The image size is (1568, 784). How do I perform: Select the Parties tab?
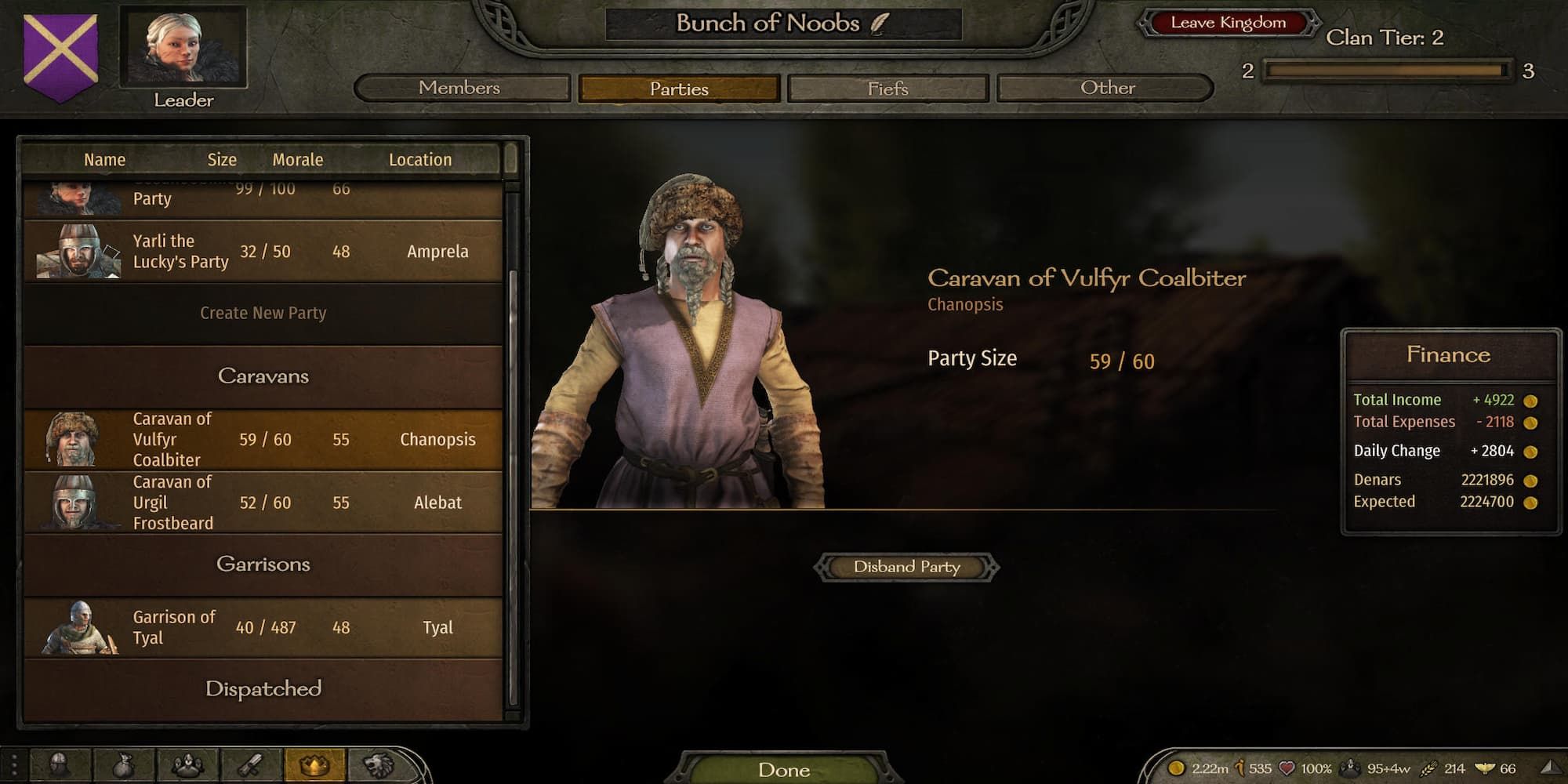[679, 89]
